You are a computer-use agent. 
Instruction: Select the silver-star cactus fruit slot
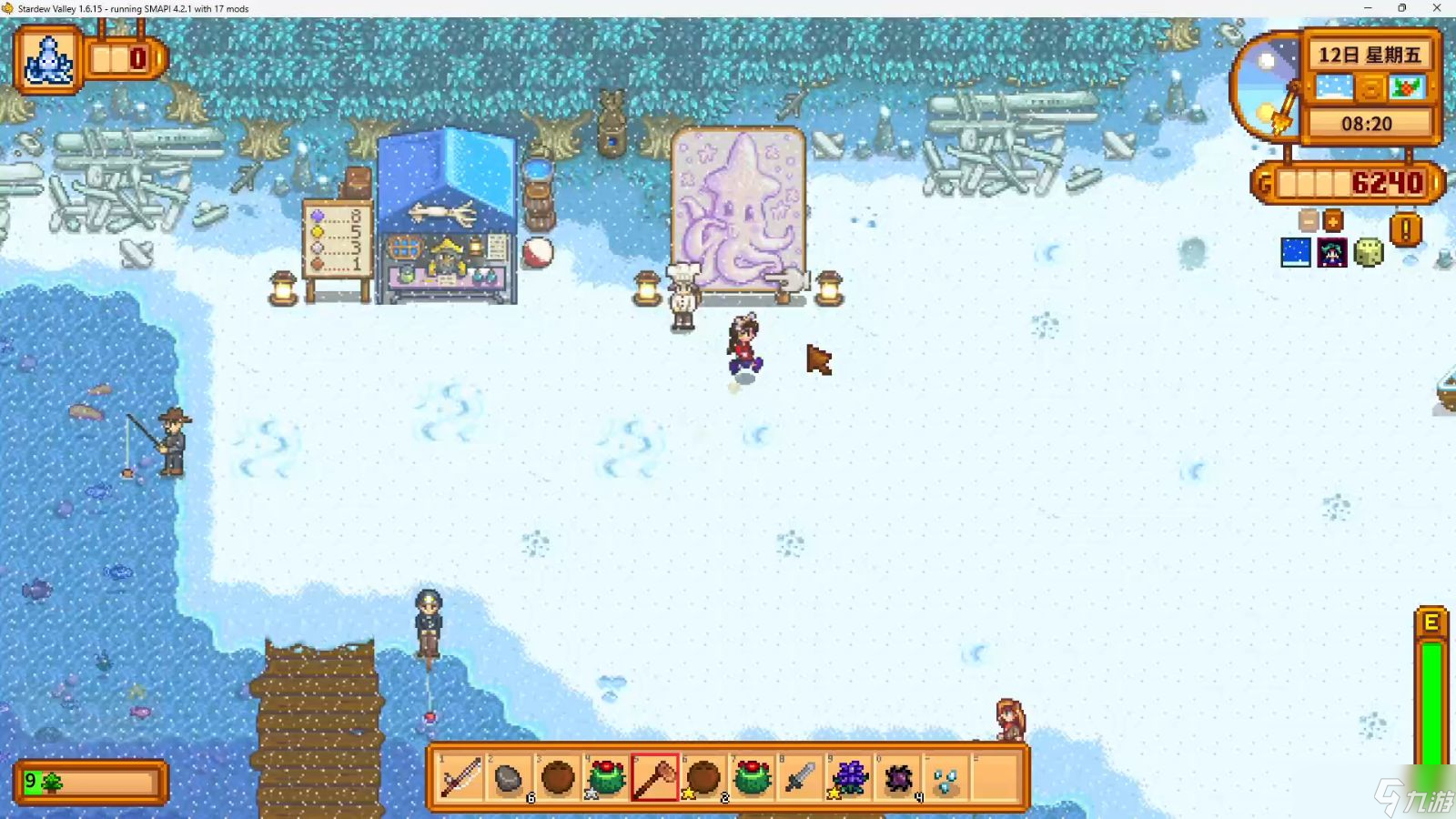coord(606,778)
